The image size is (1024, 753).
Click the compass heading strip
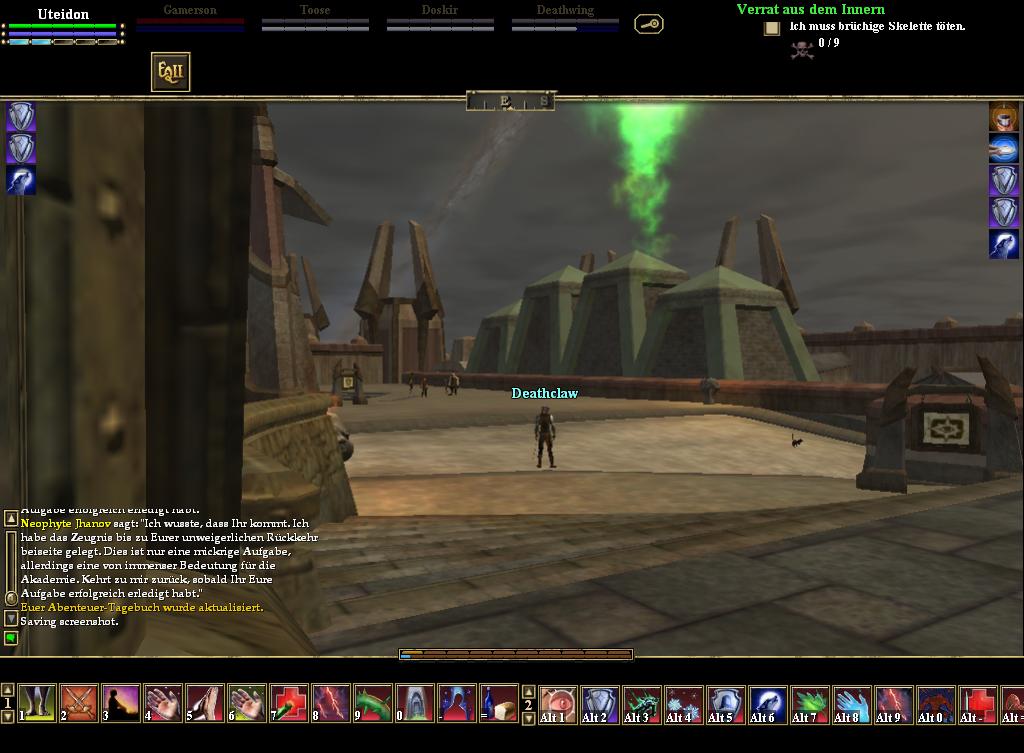[x=510, y=101]
